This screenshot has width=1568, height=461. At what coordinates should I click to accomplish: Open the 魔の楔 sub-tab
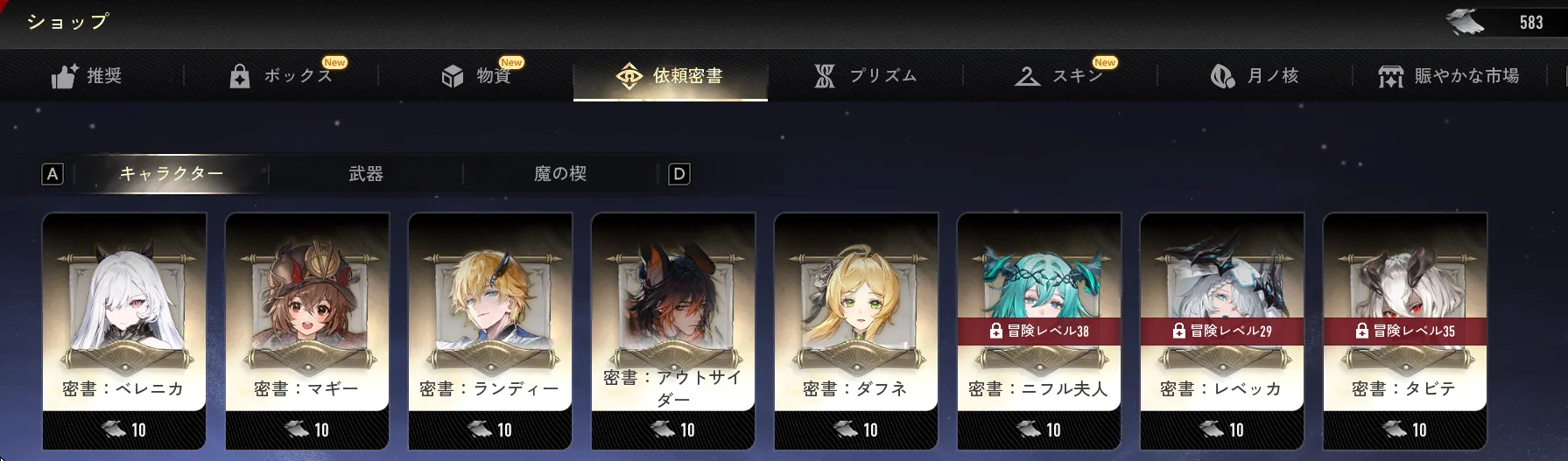(560, 174)
